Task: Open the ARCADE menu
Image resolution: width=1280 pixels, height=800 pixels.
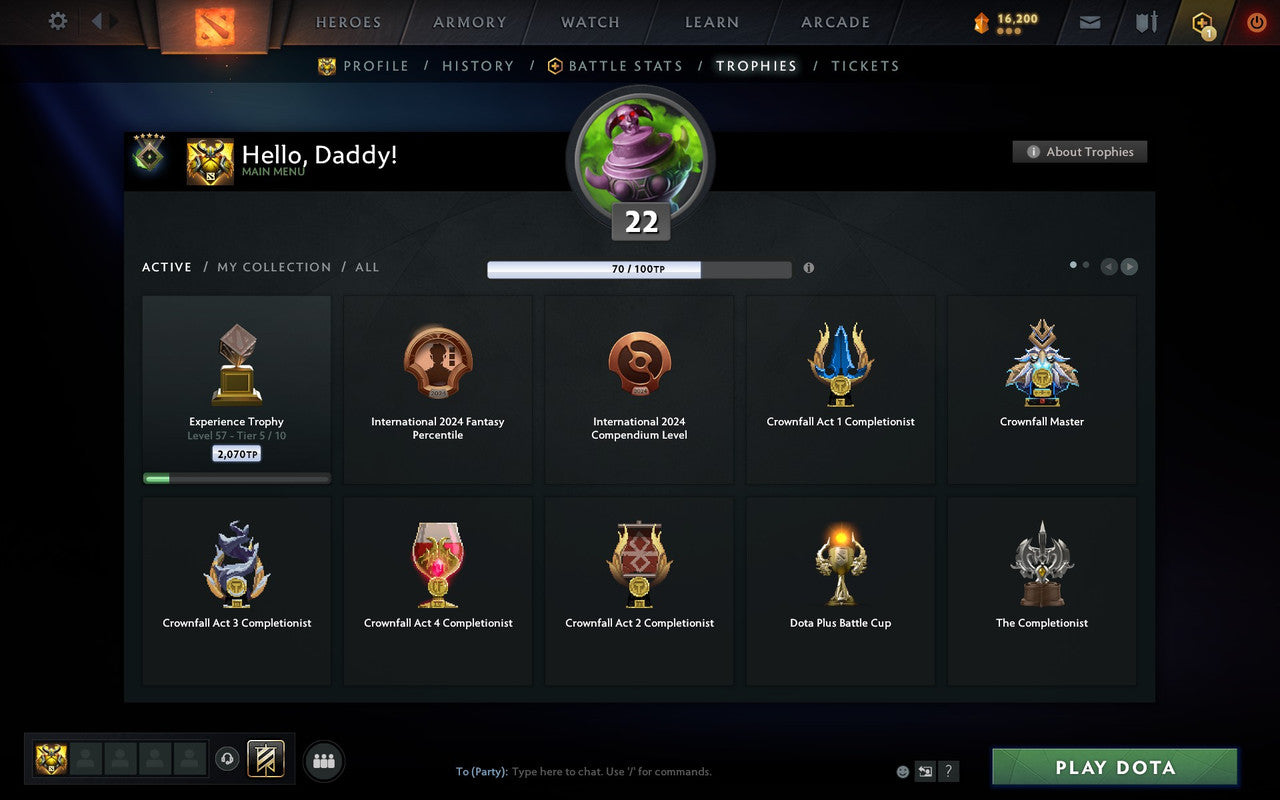Action: [x=834, y=22]
